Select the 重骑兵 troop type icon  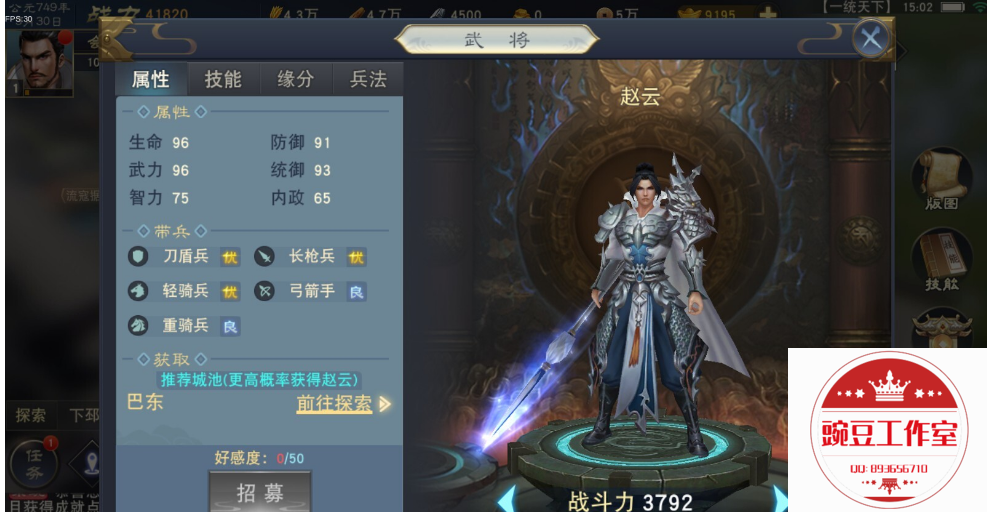(139, 325)
